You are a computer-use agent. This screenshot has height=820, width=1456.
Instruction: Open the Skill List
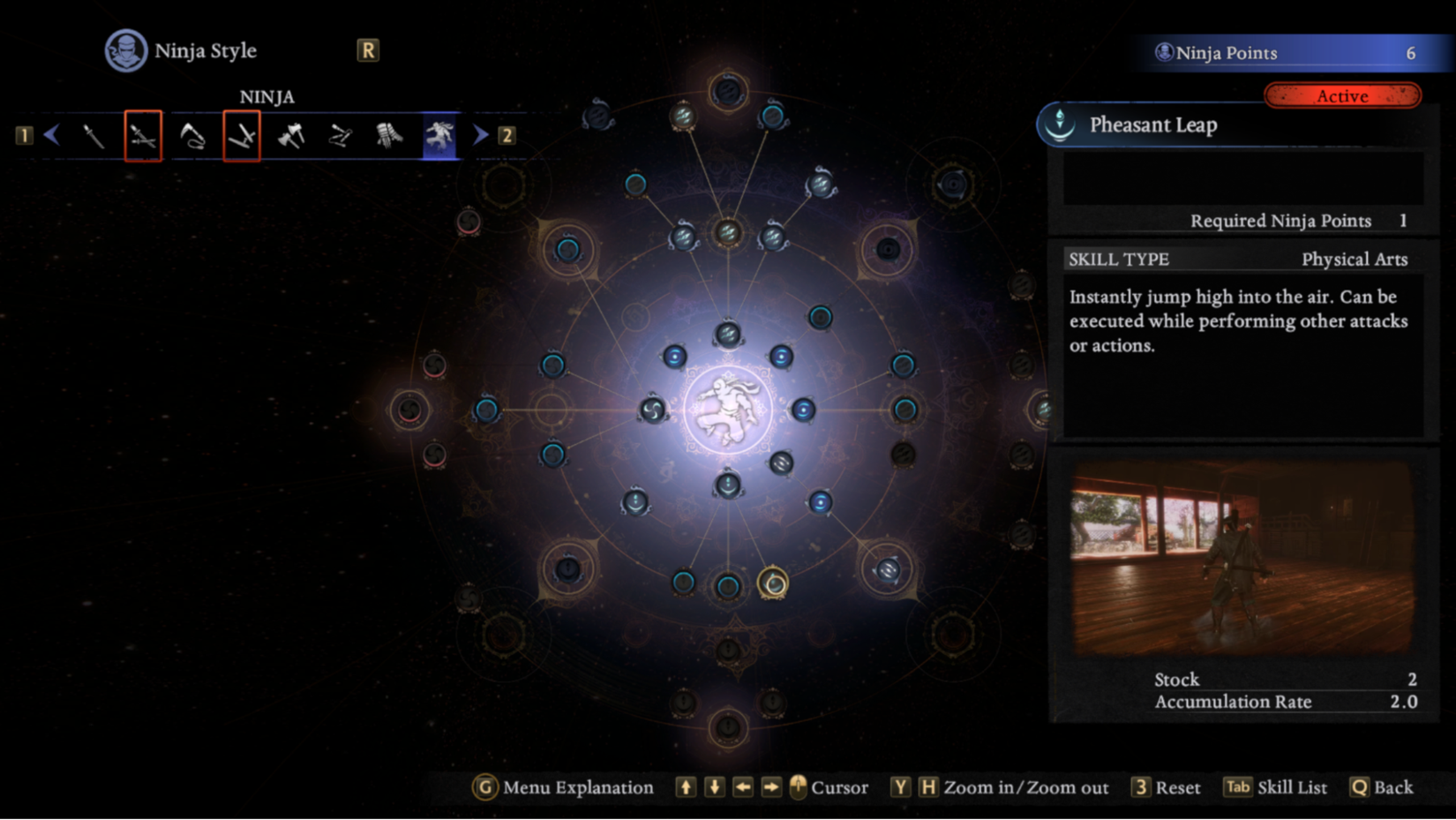point(1276,787)
